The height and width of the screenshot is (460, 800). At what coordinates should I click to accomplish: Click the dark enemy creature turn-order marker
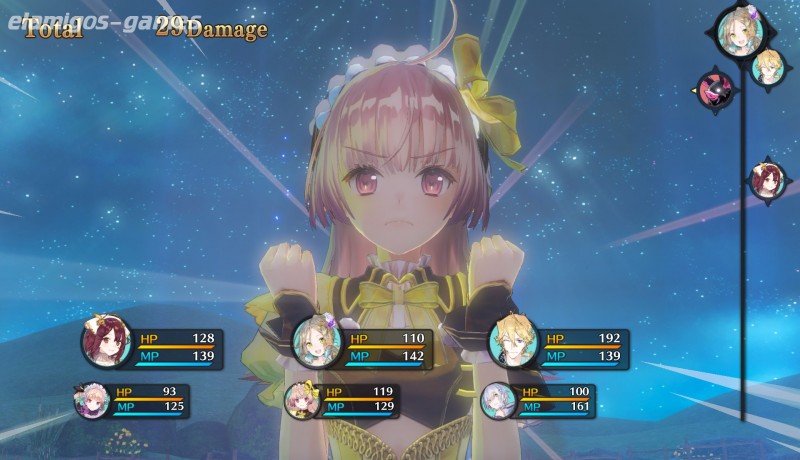[x=716, y=89]
